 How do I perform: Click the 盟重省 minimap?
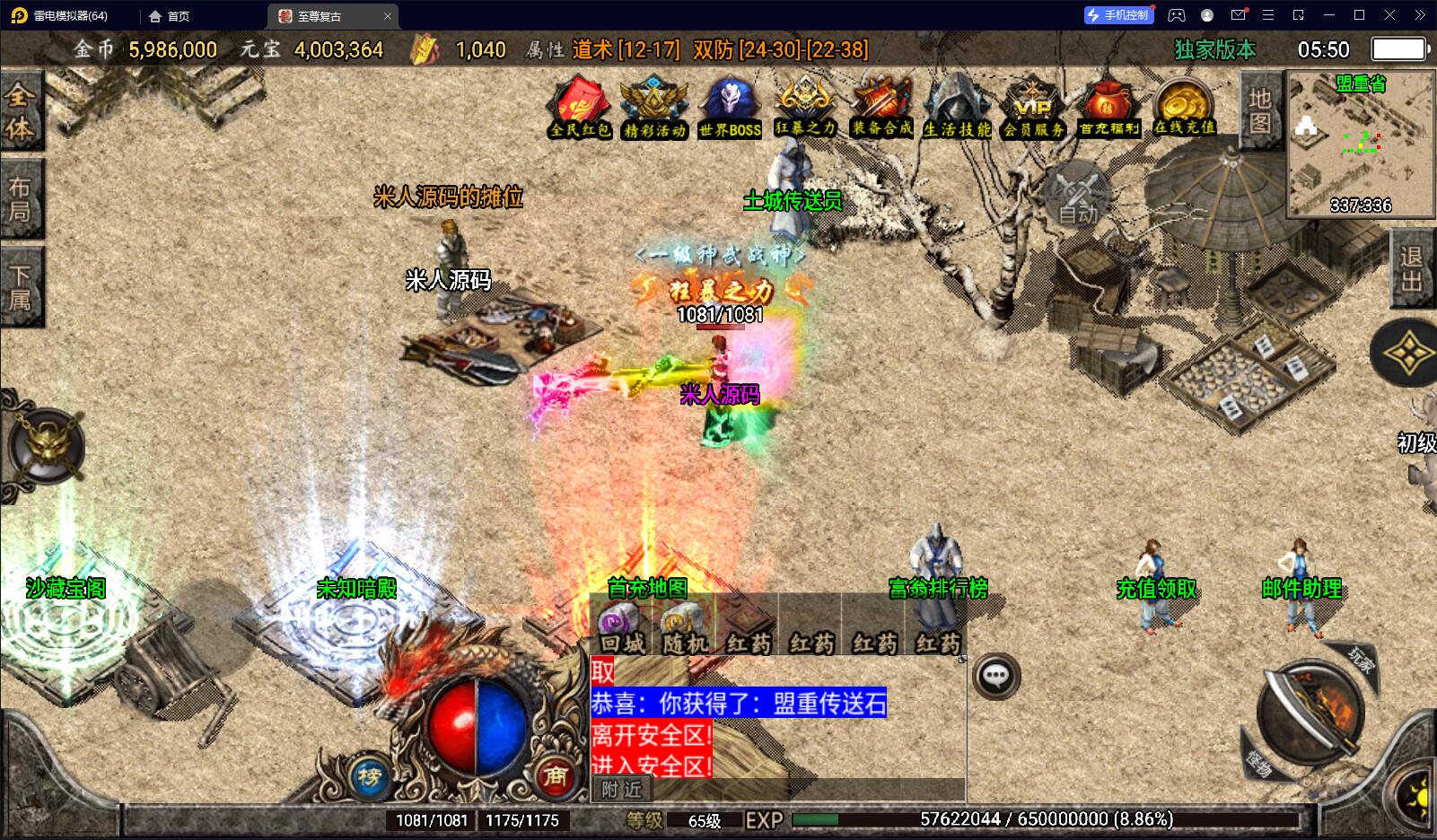[x=1361, y=144]
